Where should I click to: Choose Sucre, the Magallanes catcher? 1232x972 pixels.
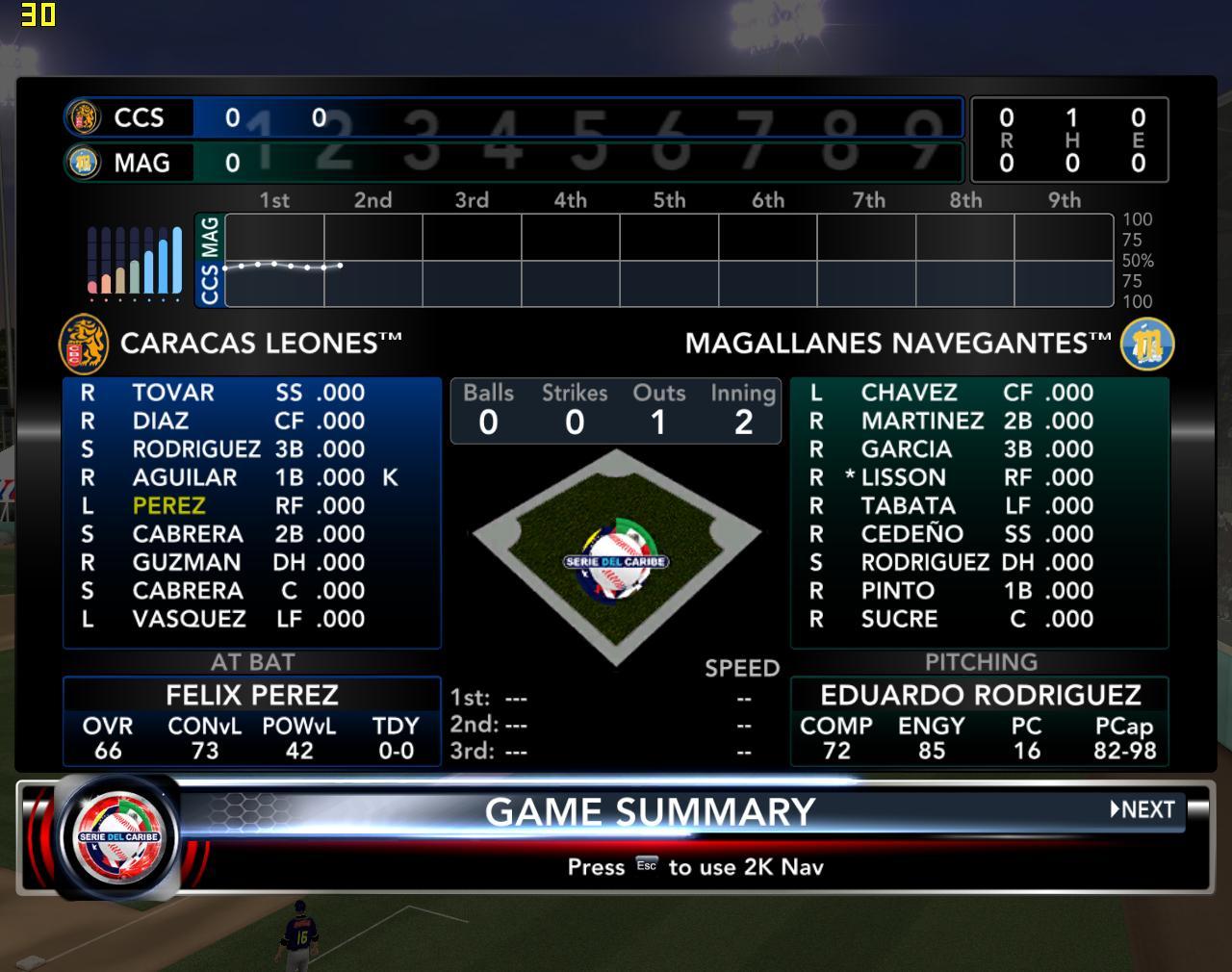[899, 619]
